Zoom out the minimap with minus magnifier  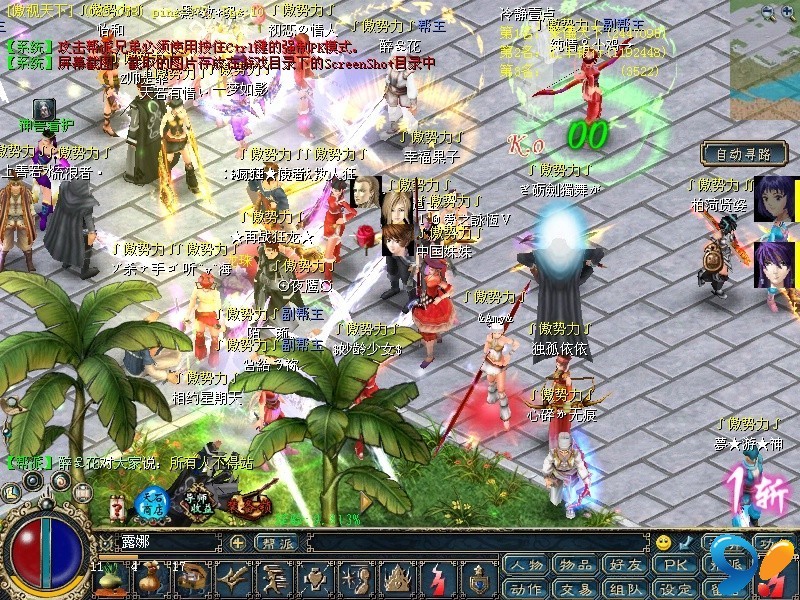(768, 13)
